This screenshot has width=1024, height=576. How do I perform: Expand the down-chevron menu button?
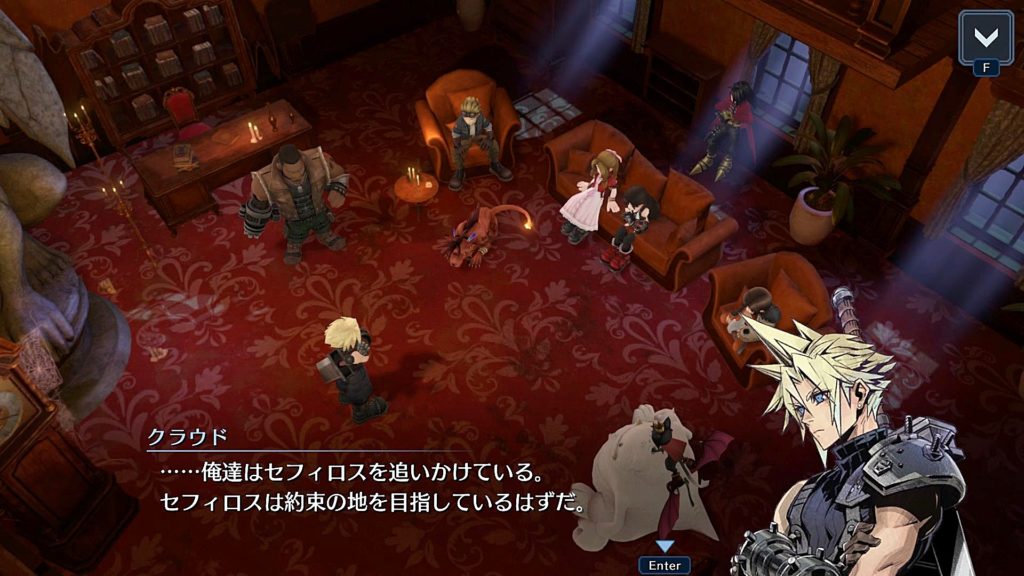coord(985,38)
